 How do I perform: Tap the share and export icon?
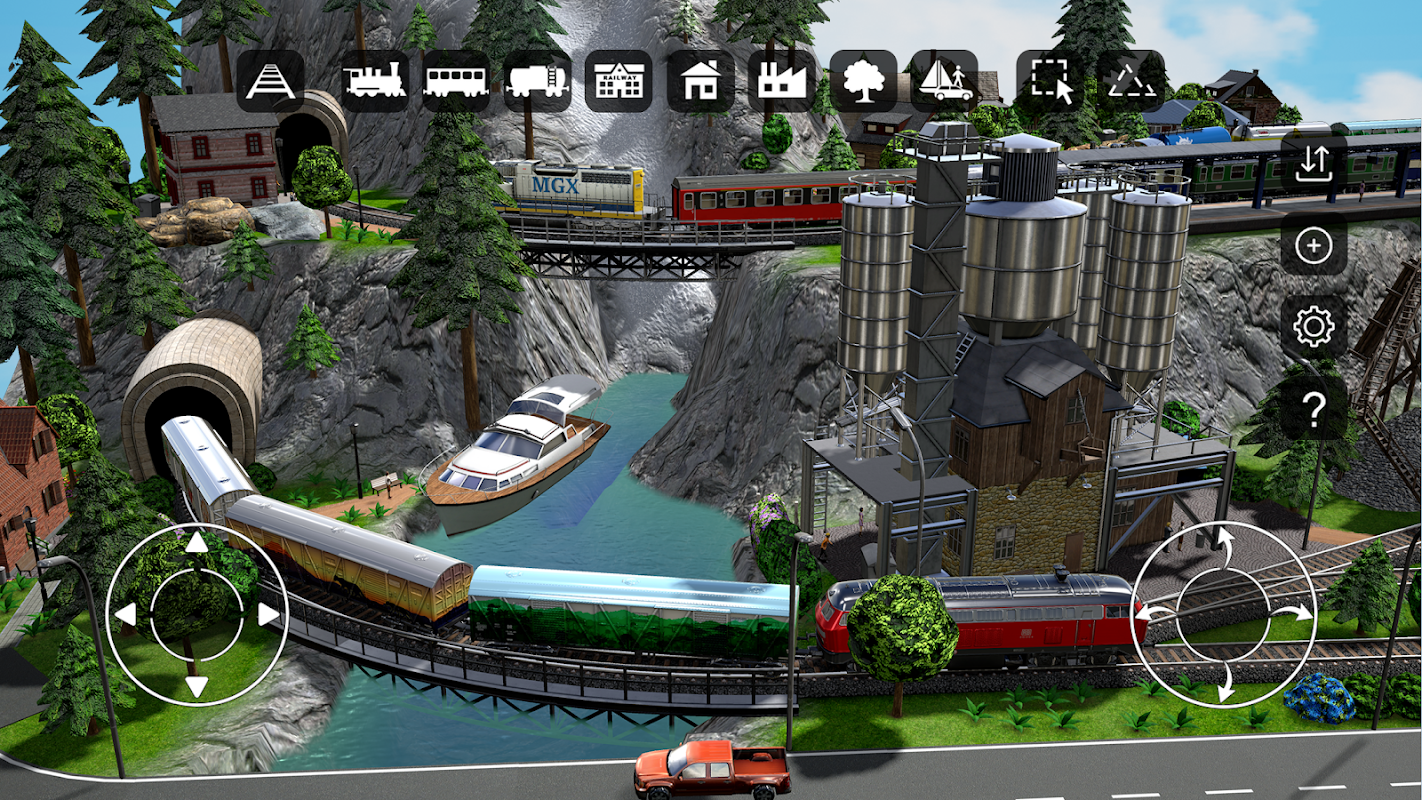pyautogui.click(x=1314, y=162)
